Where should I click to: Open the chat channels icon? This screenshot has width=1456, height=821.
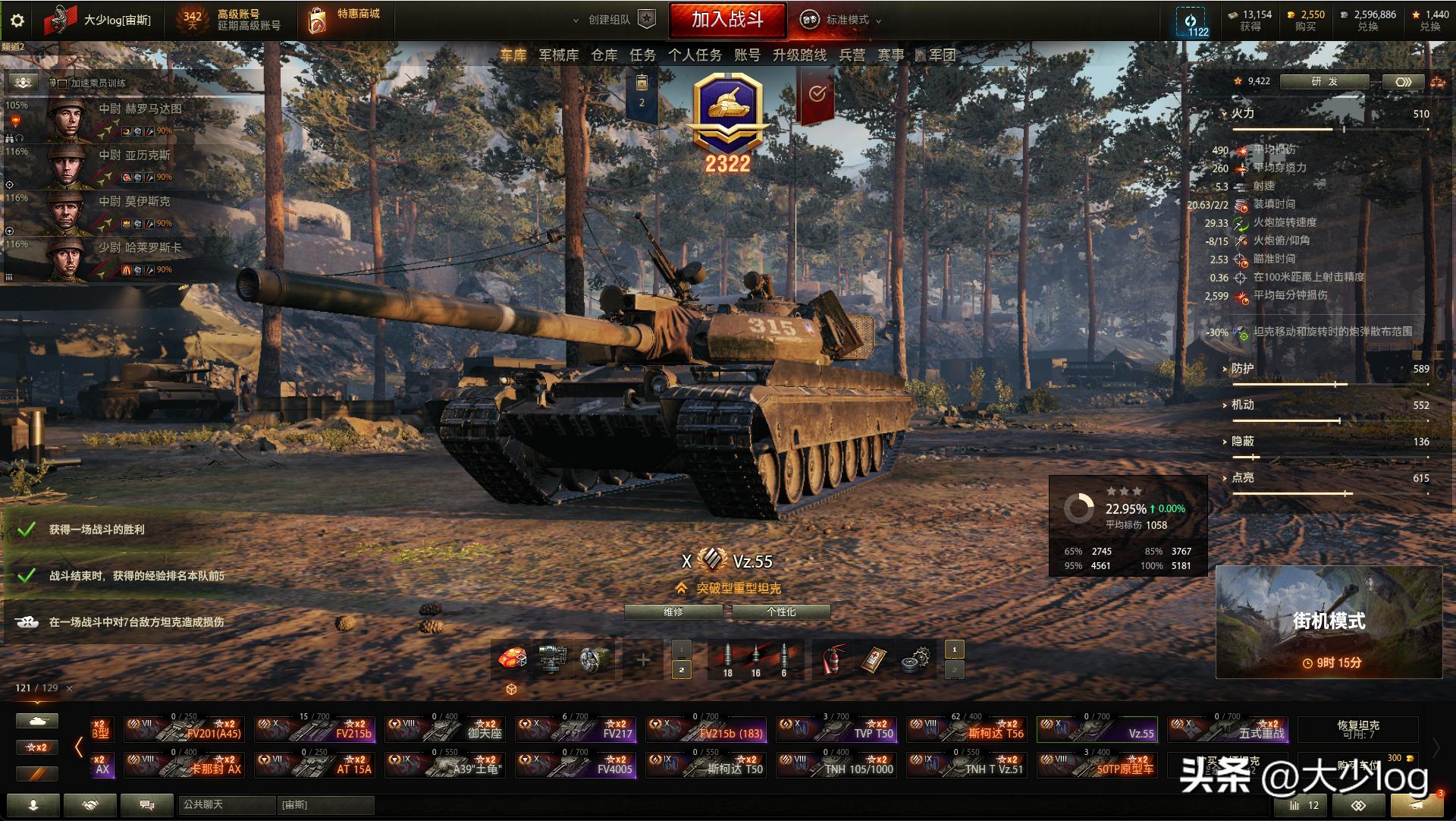tap(147, 805)
